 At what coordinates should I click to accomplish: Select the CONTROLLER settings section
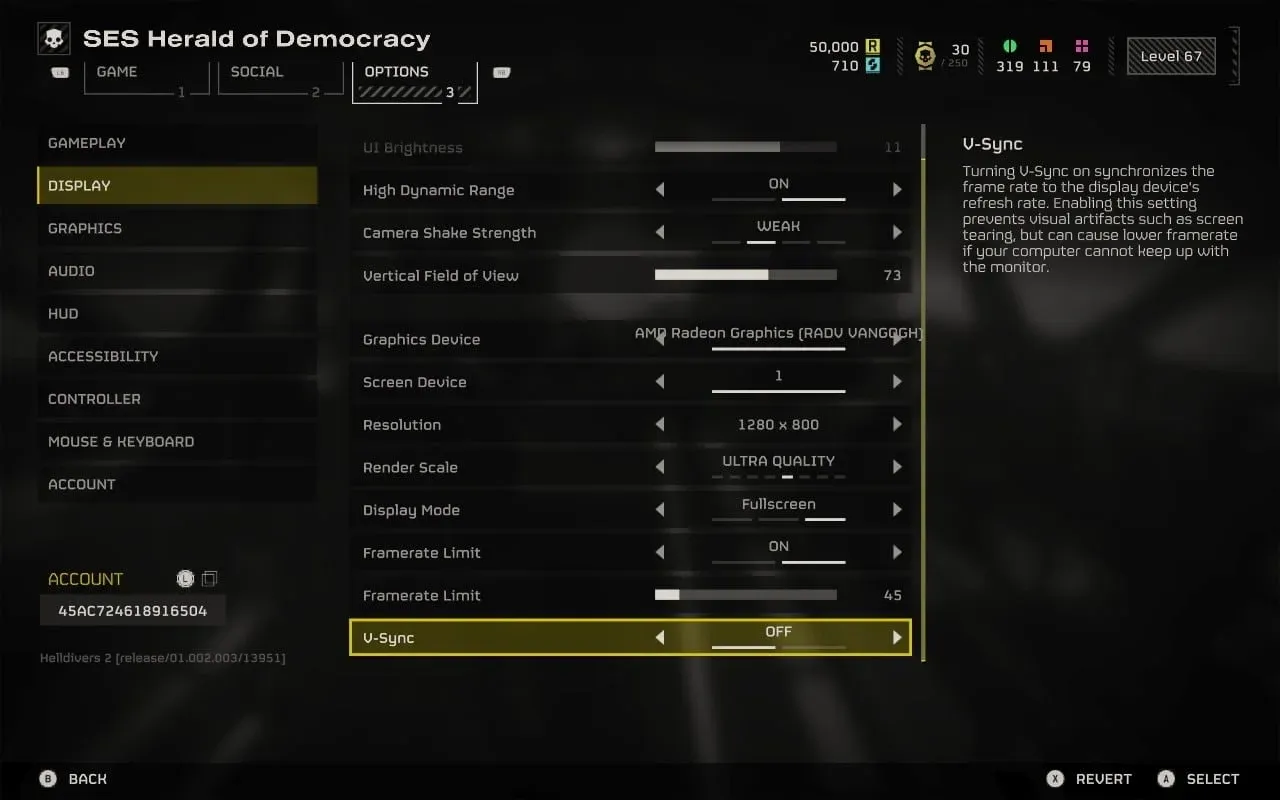point(94,399)
